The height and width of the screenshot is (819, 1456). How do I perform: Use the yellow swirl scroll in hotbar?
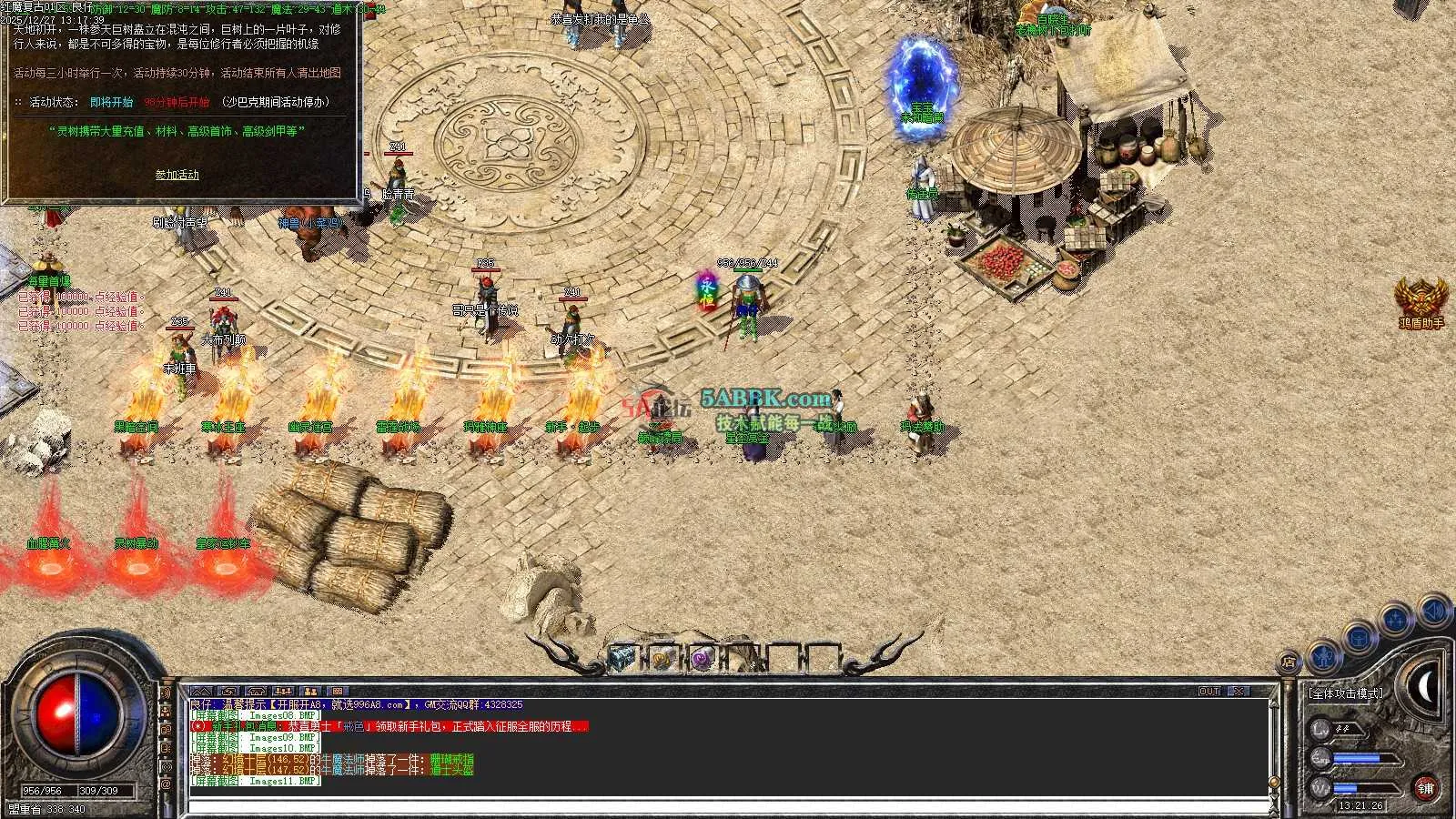pyautogui.click(x=662, y=659)
